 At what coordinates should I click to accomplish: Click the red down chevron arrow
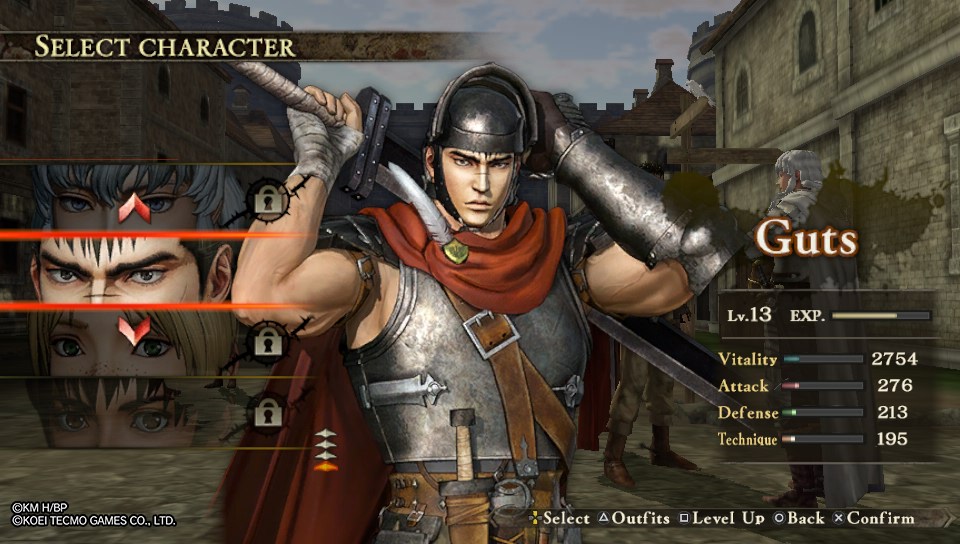(134, 330)
